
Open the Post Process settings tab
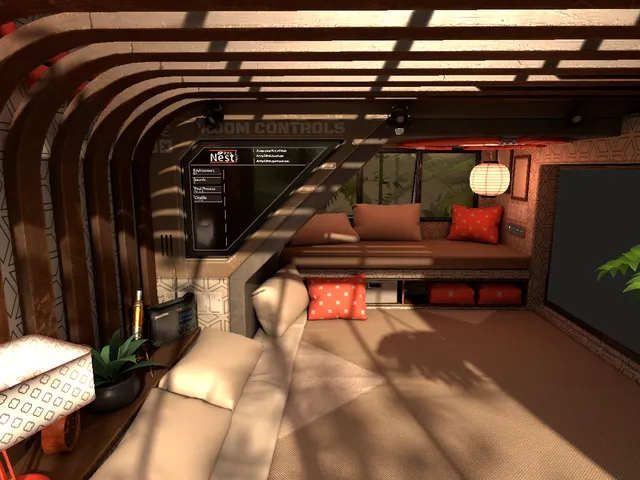point(205,189)
